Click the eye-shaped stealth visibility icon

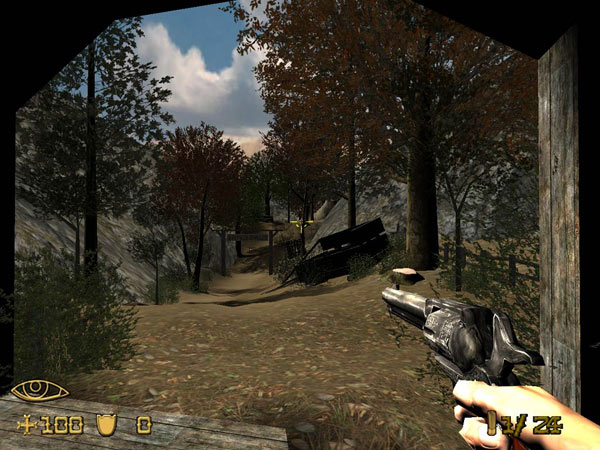click(39, 390)
